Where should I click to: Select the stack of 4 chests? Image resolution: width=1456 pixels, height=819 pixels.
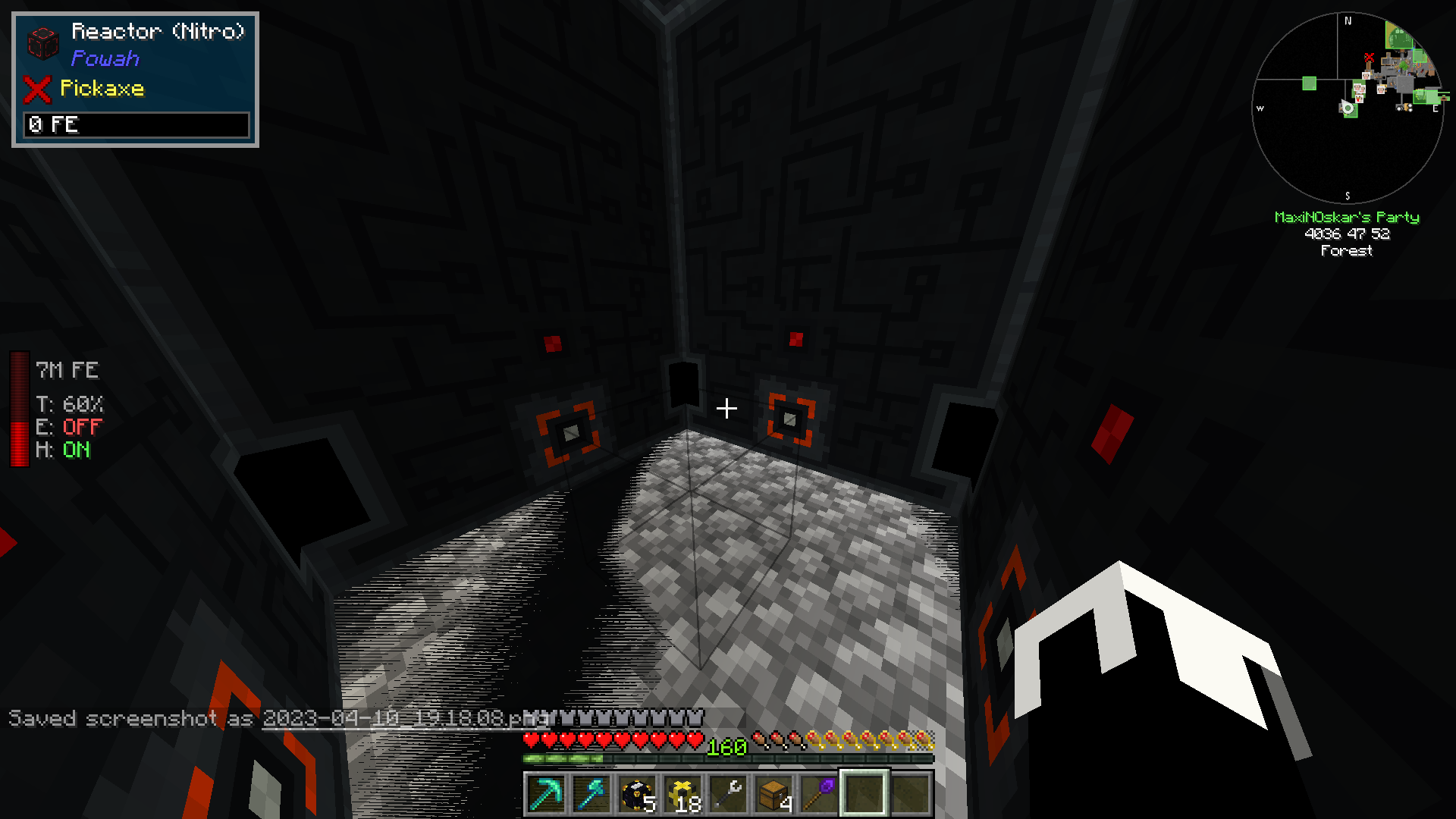[x=776, y=792]
